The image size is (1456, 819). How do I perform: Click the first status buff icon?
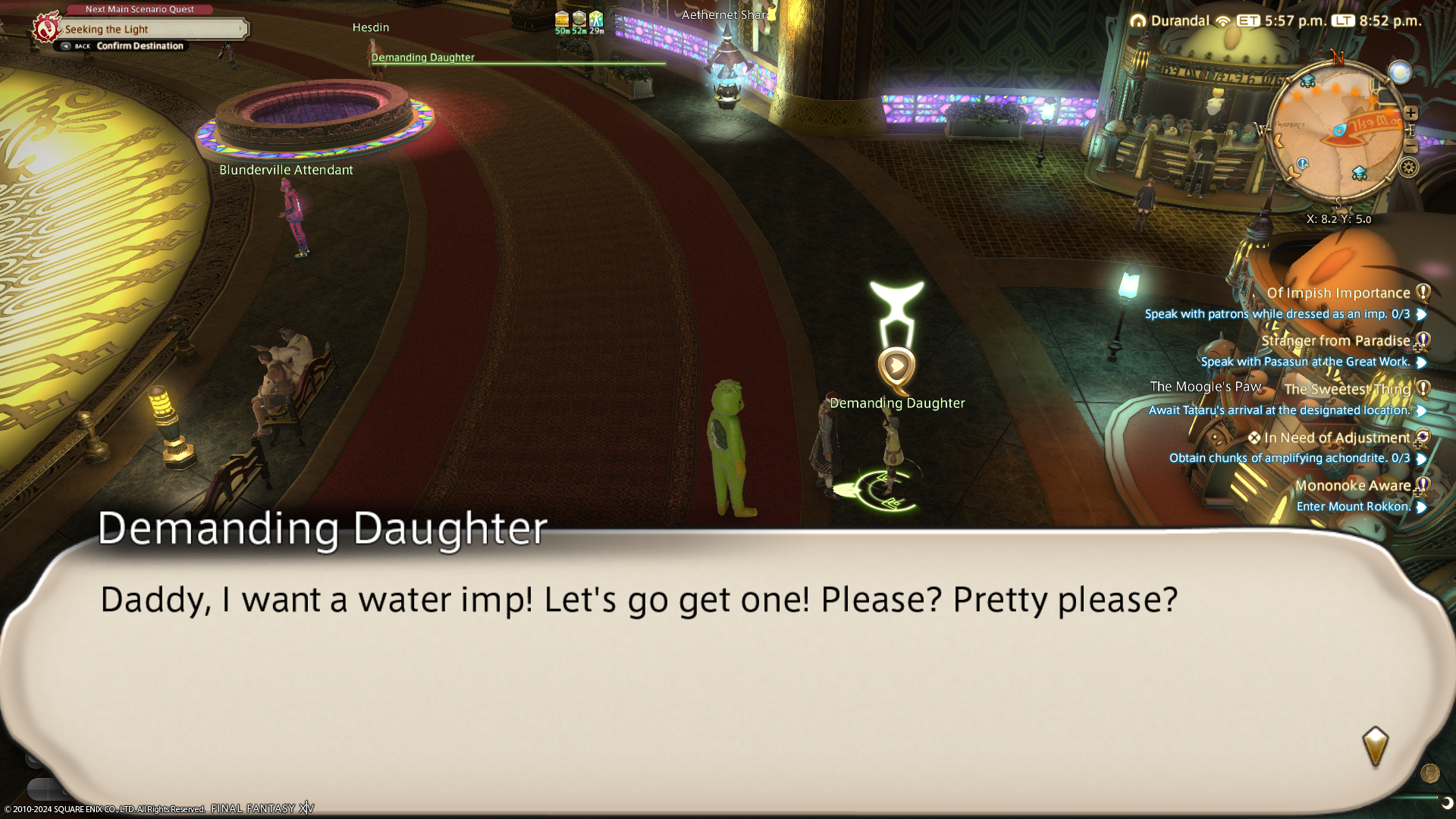click(562, 20)
